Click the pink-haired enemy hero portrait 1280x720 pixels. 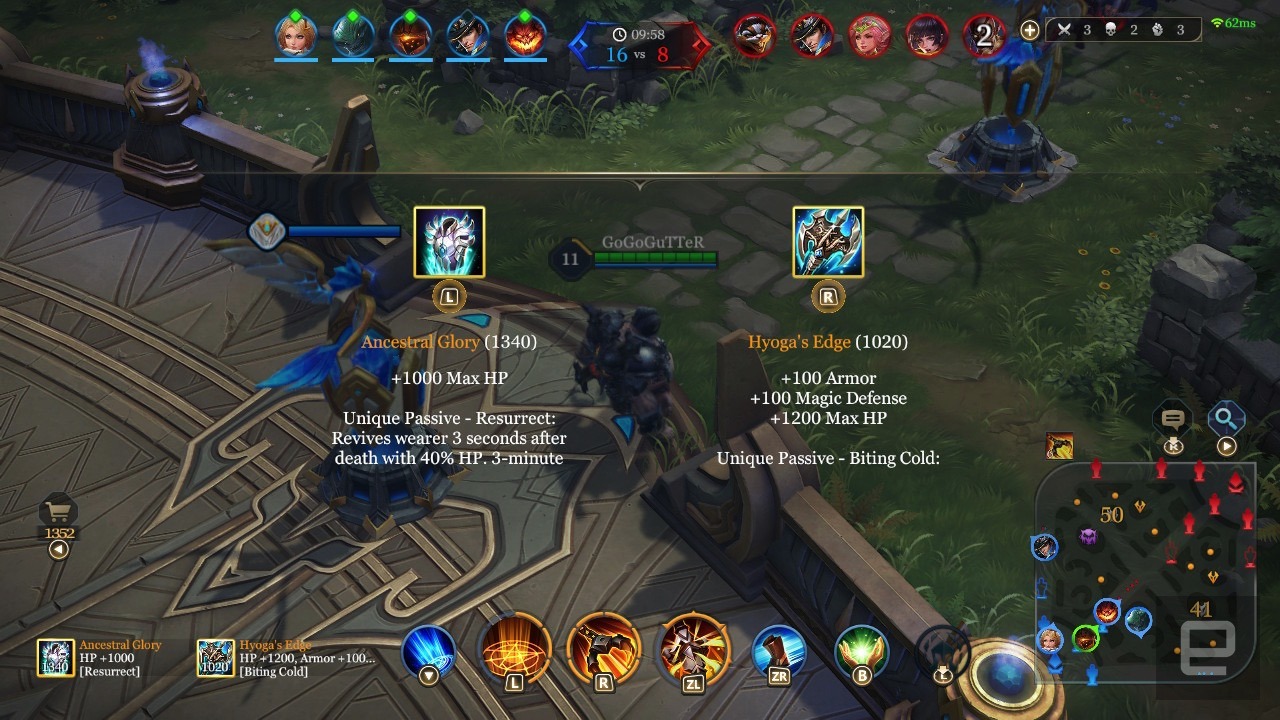tap(870, 36)
